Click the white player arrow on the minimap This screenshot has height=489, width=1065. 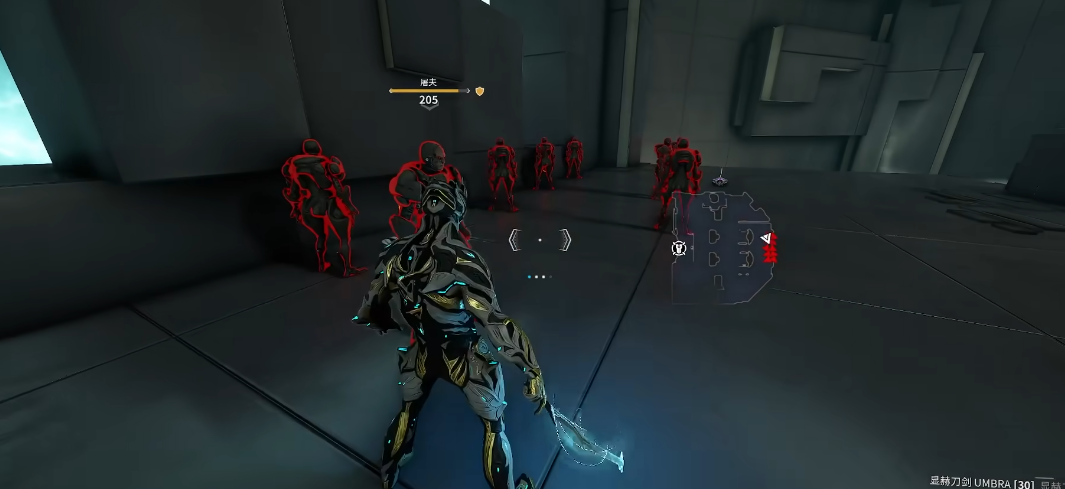coord(766,239)
